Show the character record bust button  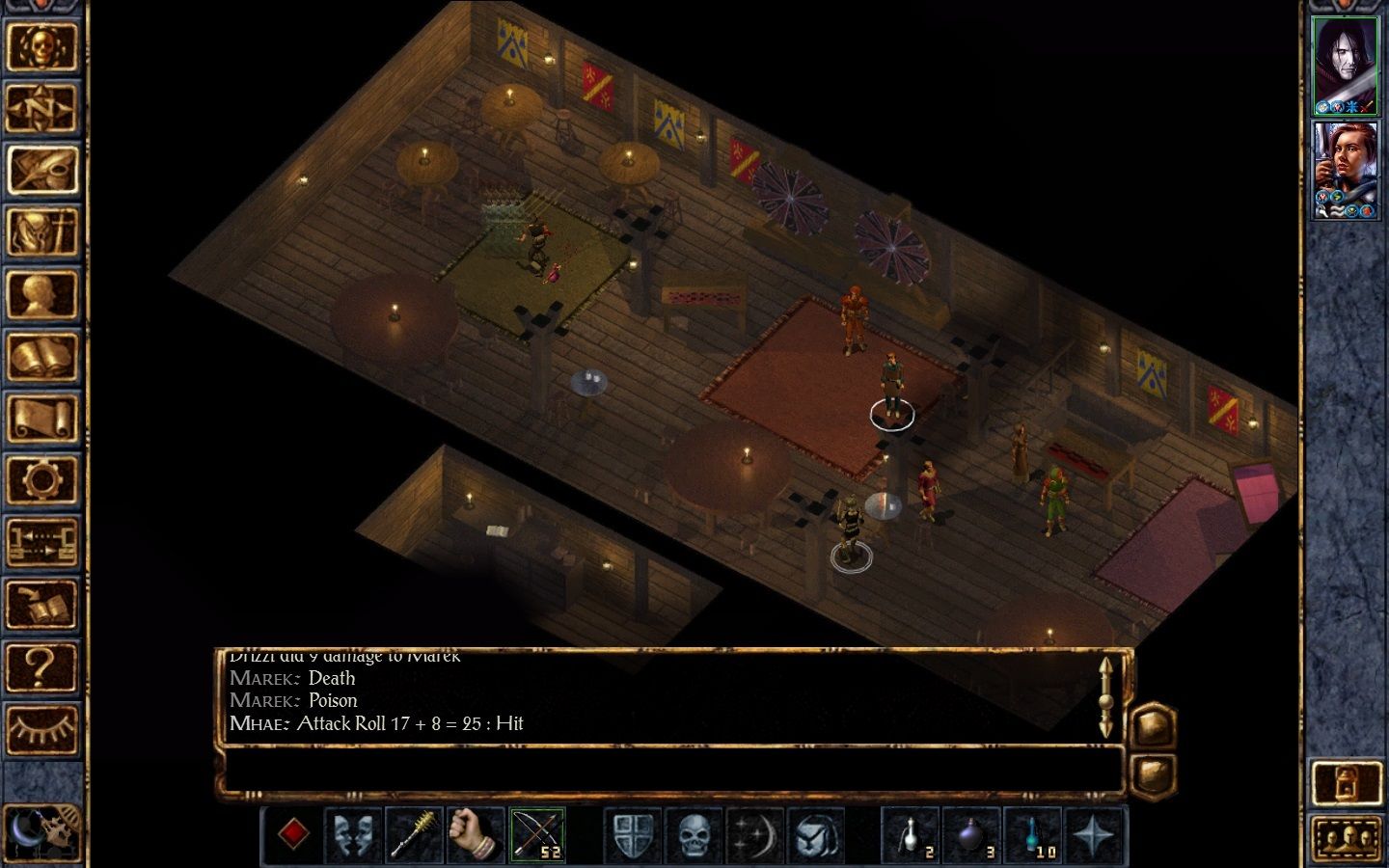coord(41,294)
